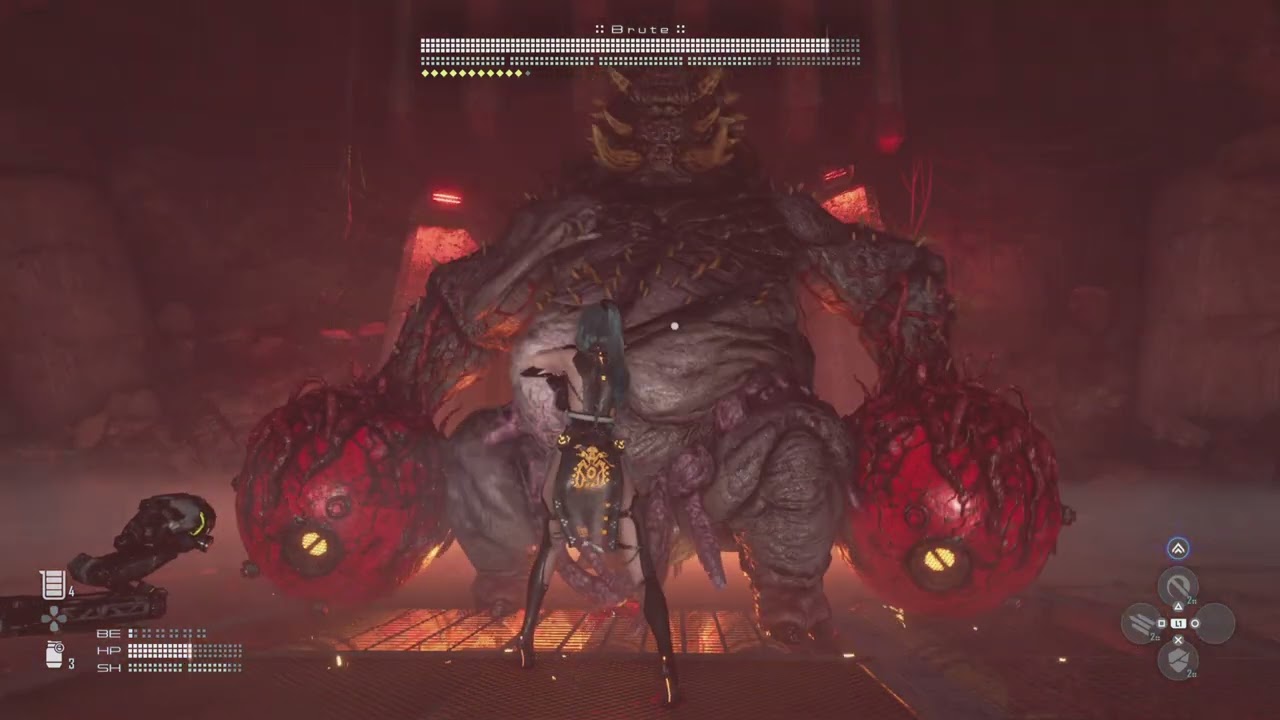This screenshot has height=720, width=1280.
Task: Activate the cracked shield Beta skill icon
Action: (x=1178, y=660)
